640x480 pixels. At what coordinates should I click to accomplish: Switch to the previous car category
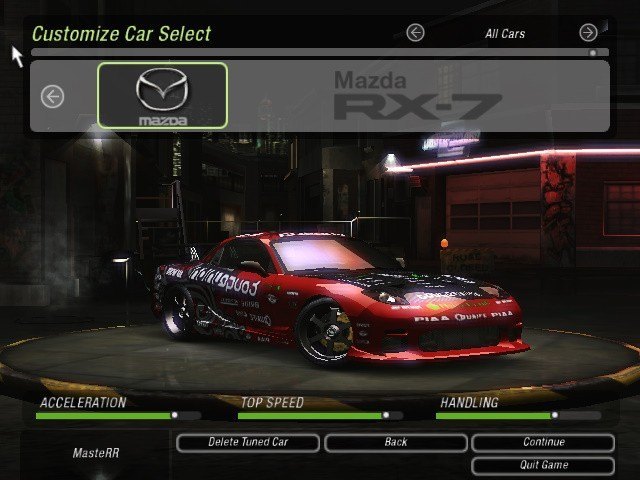click(x=415, y=33)
